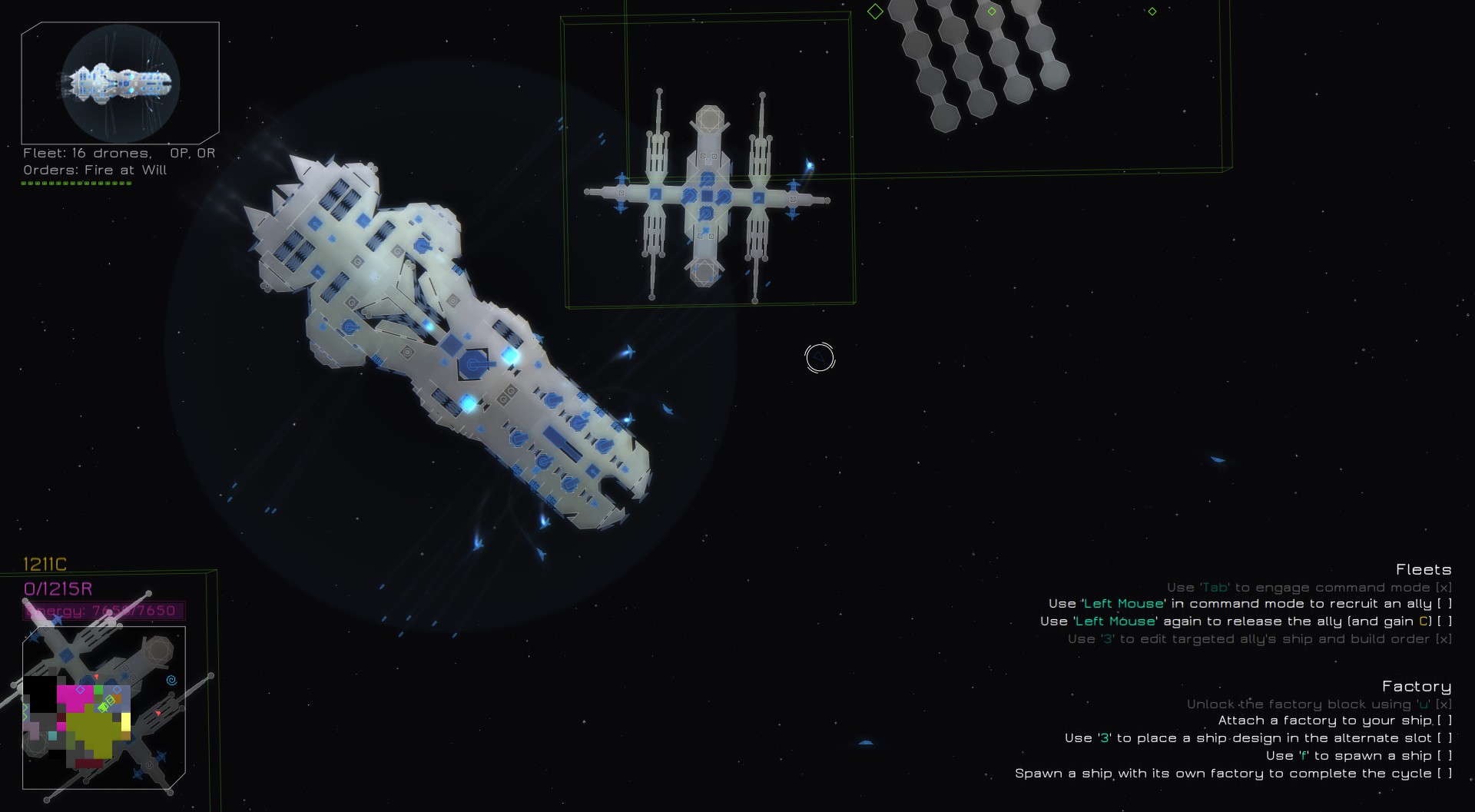Uncheck the completed 'engage command mode' tutorial box
This screenshot has height=812, width=1475.
pyautogui.click(x=1444, y=586)
